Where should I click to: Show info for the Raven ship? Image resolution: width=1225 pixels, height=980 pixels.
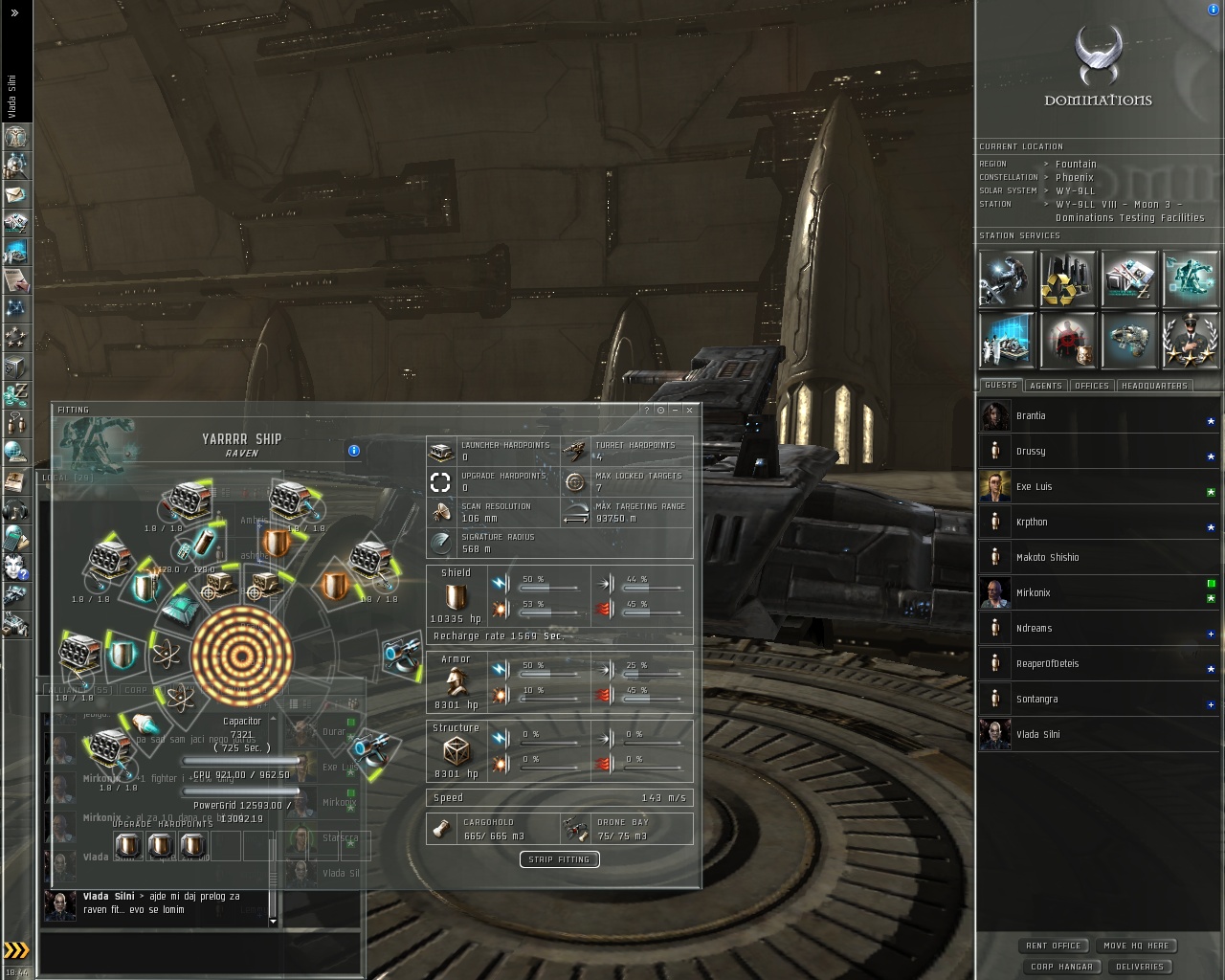[x=354, y=450]
